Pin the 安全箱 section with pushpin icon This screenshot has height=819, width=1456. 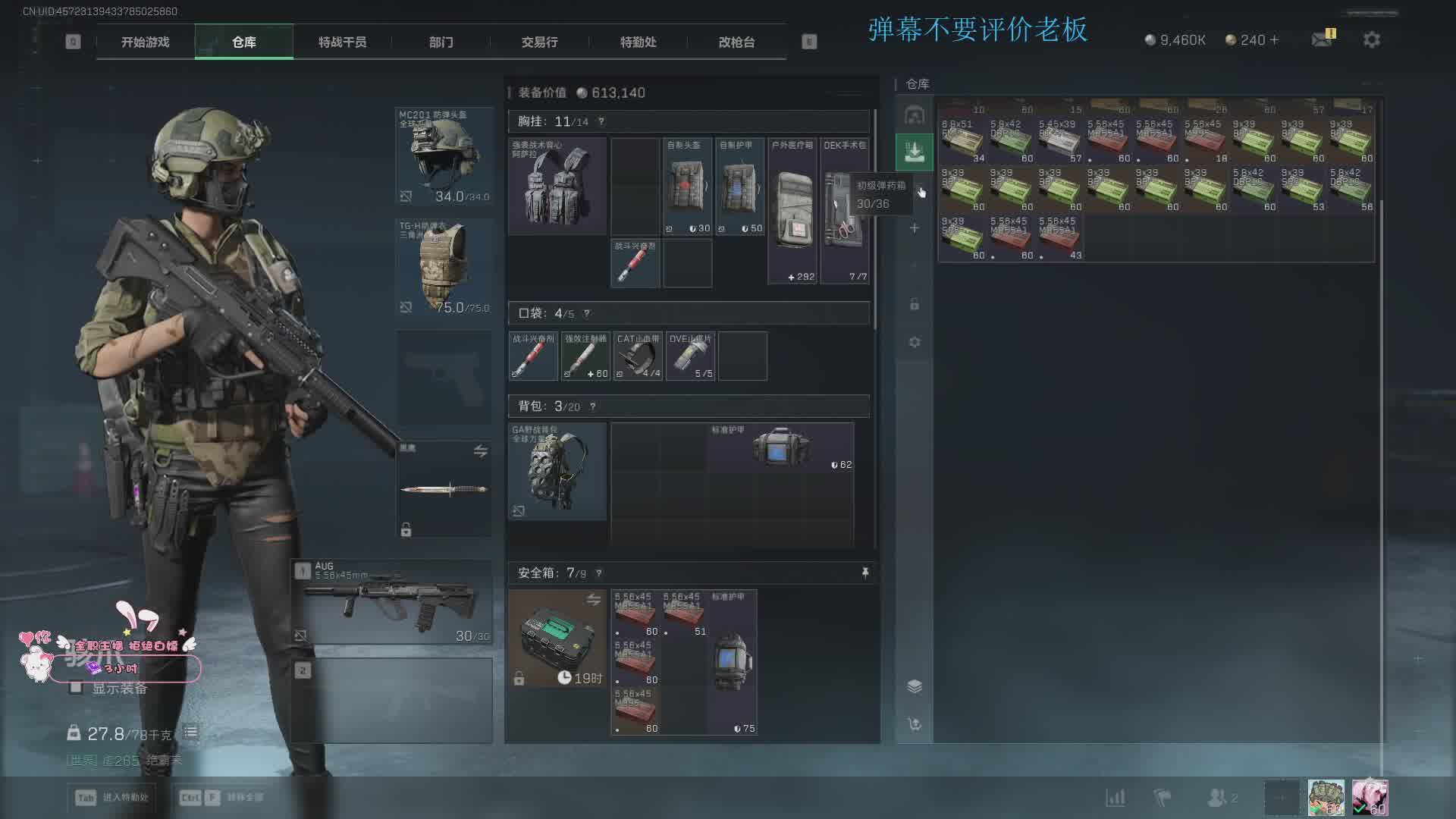point(864,573)
